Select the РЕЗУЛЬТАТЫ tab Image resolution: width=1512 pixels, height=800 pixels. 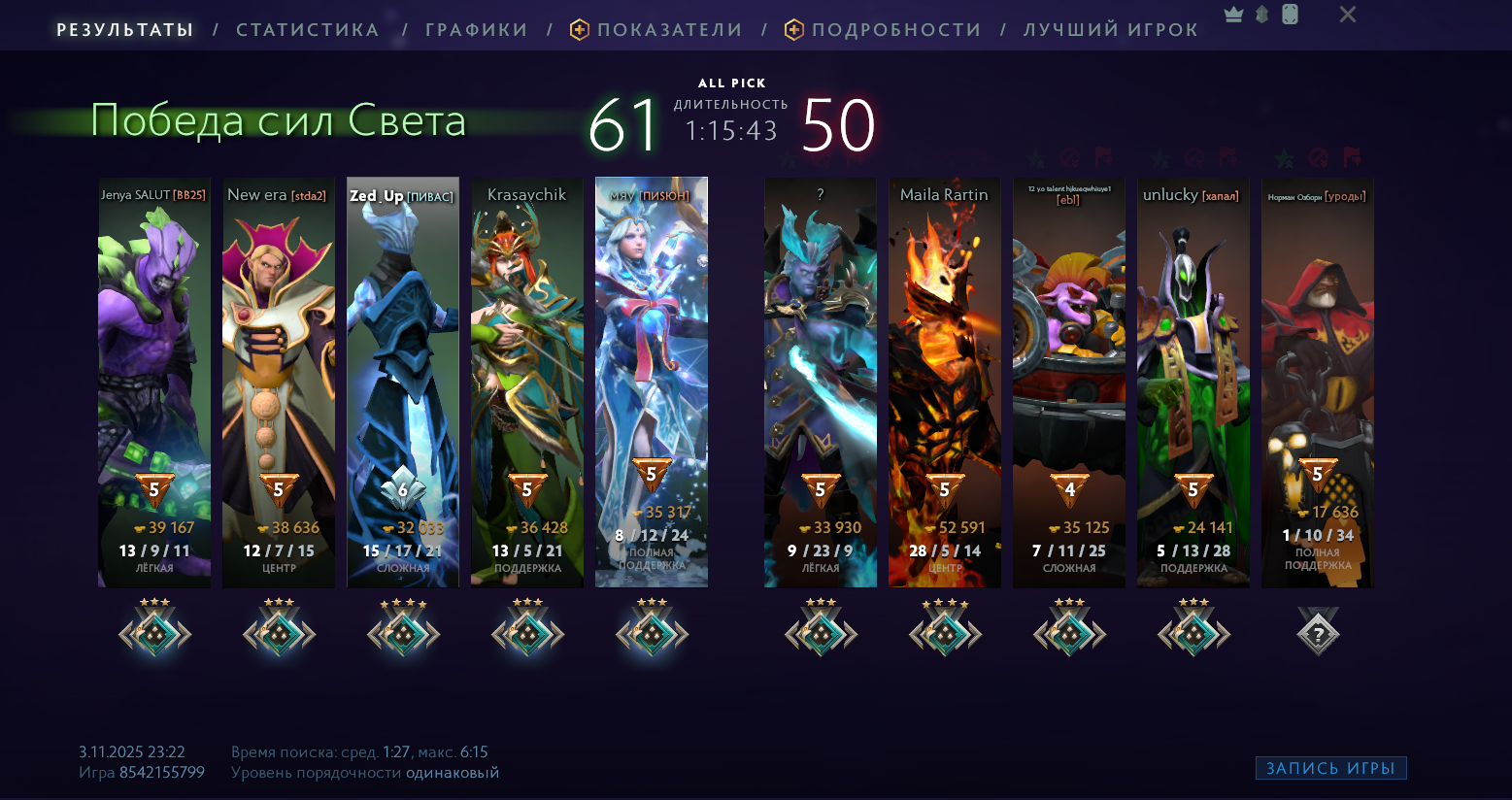pyautogui.click(x=125, y=30)
